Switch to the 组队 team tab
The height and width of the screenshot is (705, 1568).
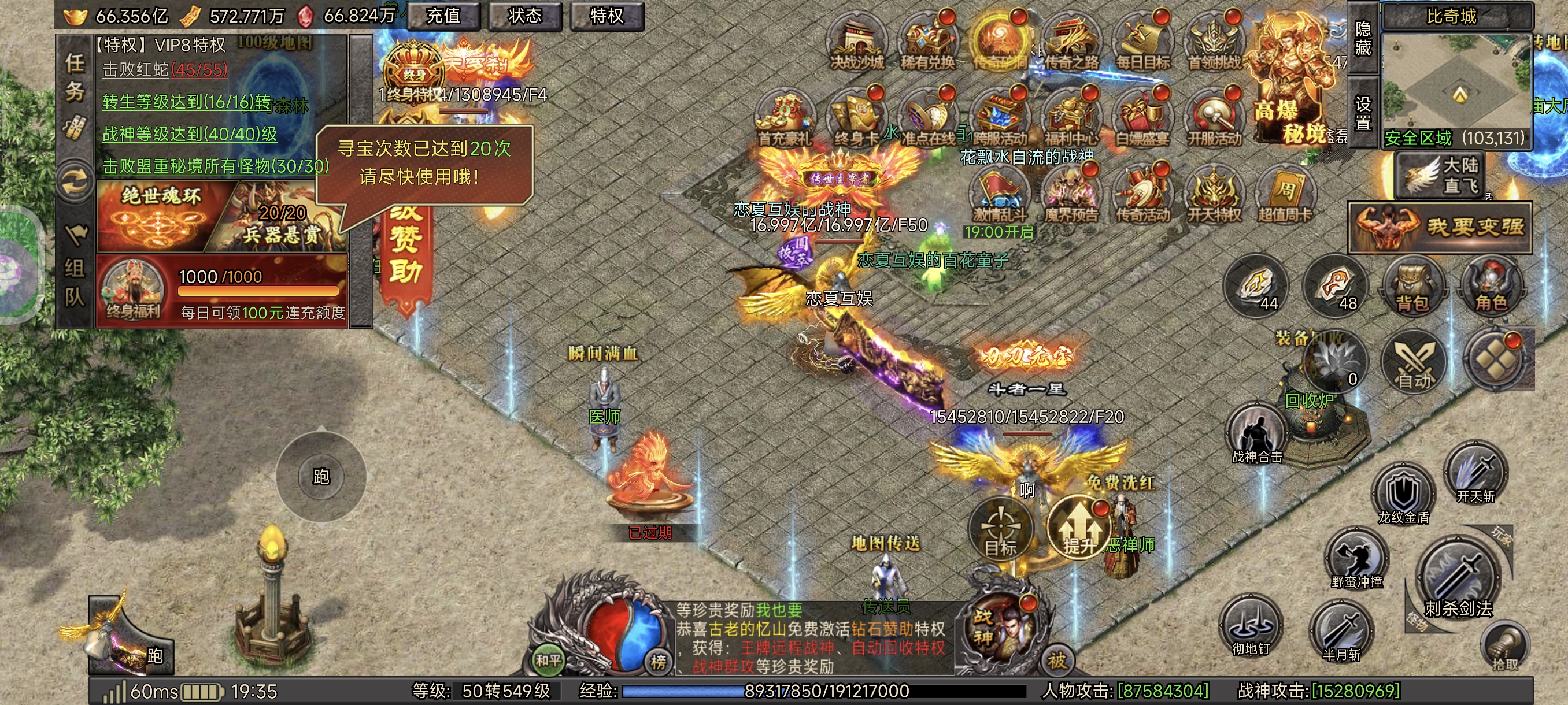75,281
